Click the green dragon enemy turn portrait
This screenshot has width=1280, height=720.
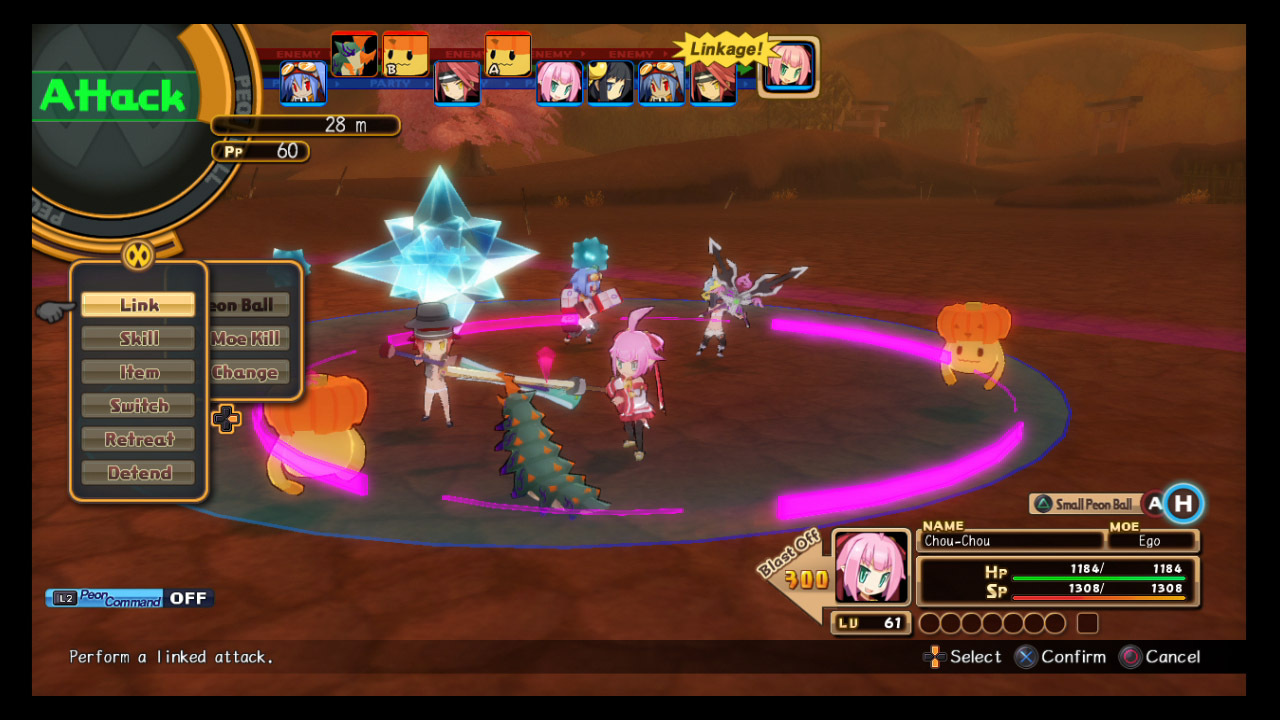[354, 54]
